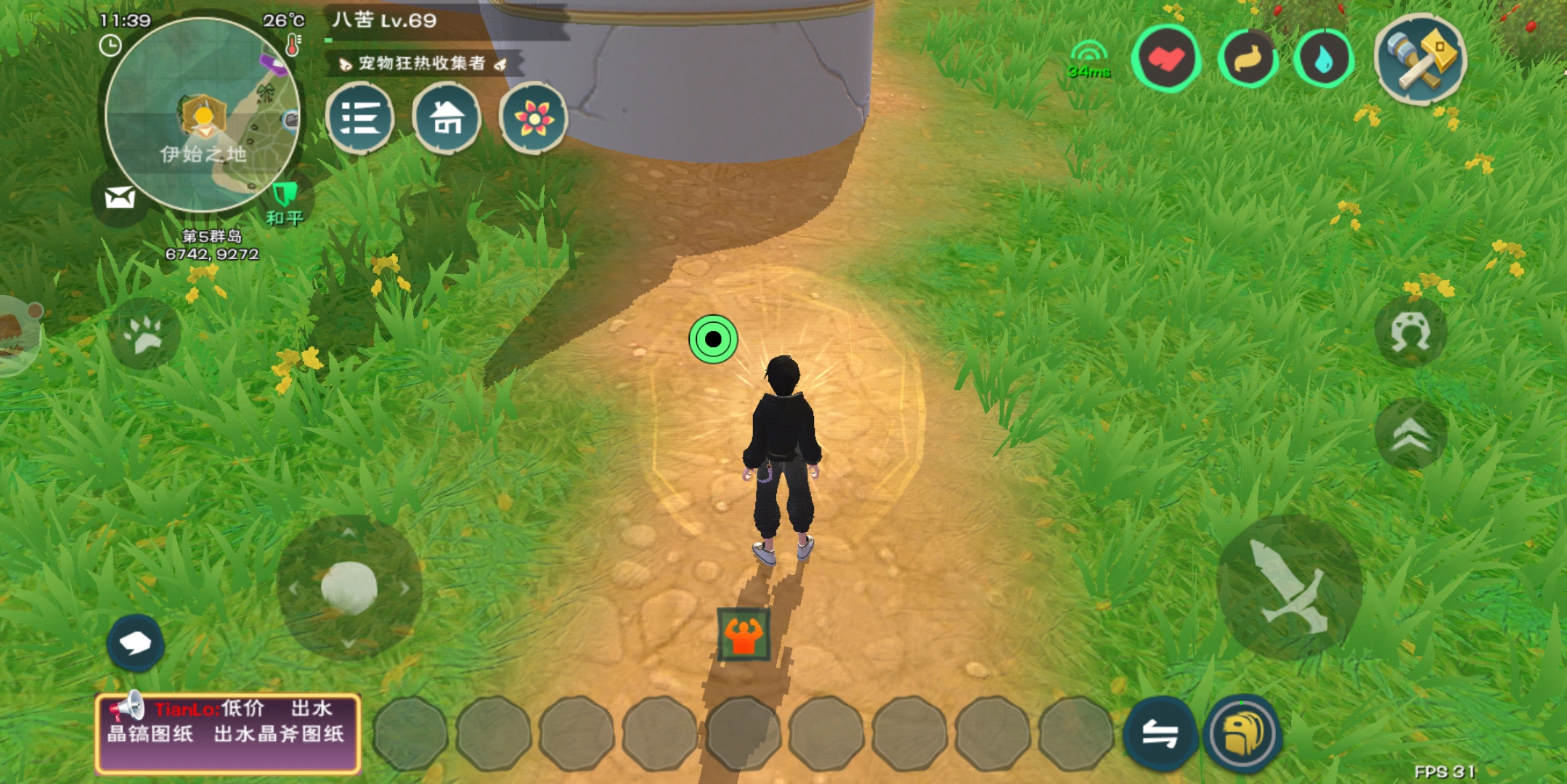The height and width of the screenshot is (784, 1567).
Task: Attack with the sword button
Action: [1289, 587]
